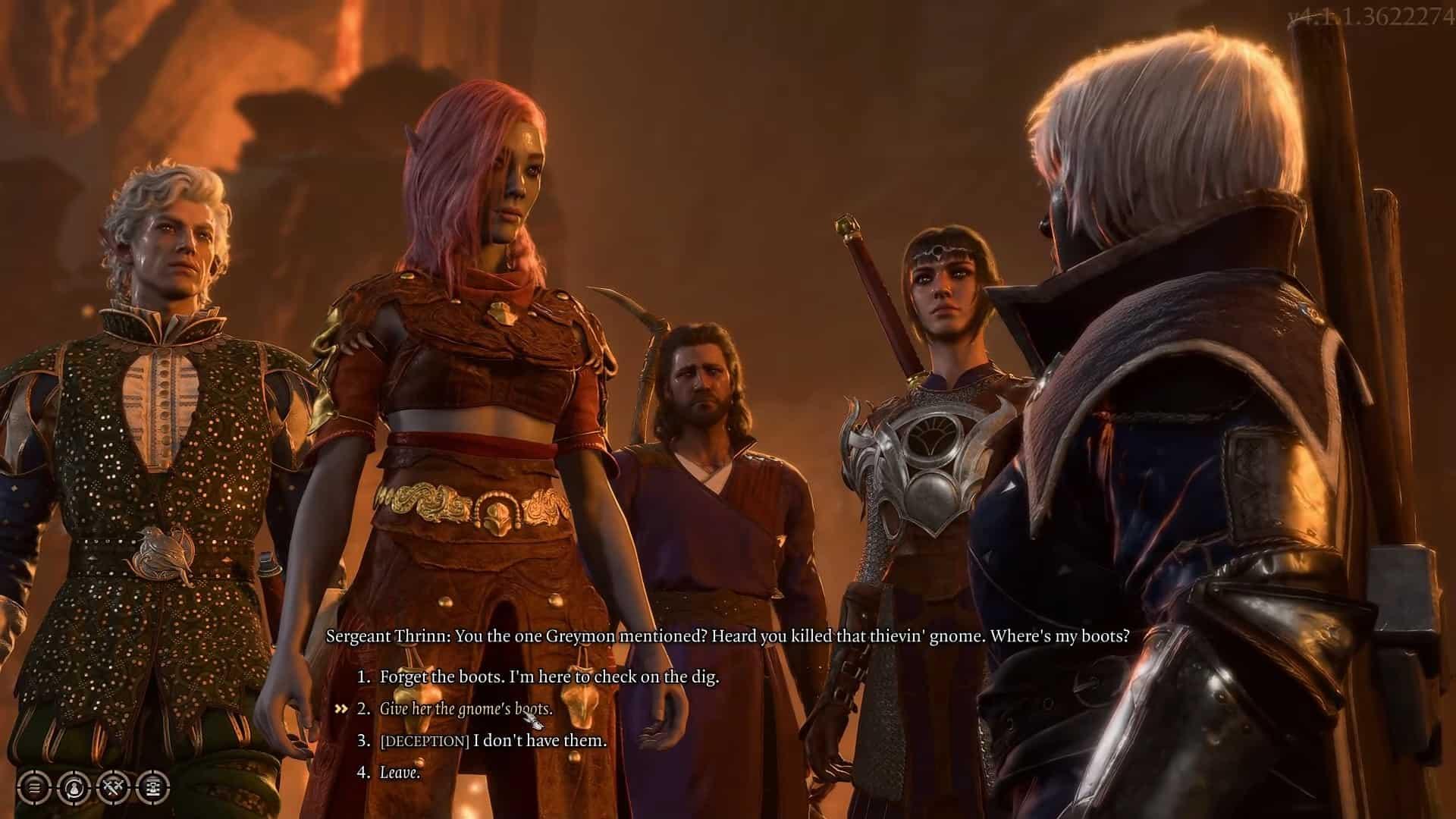Image resolution: width=1456 pixels, height=819 pixels.
Task: Choose "Forget the boots" dialogue reply
Action: point(549,676)
